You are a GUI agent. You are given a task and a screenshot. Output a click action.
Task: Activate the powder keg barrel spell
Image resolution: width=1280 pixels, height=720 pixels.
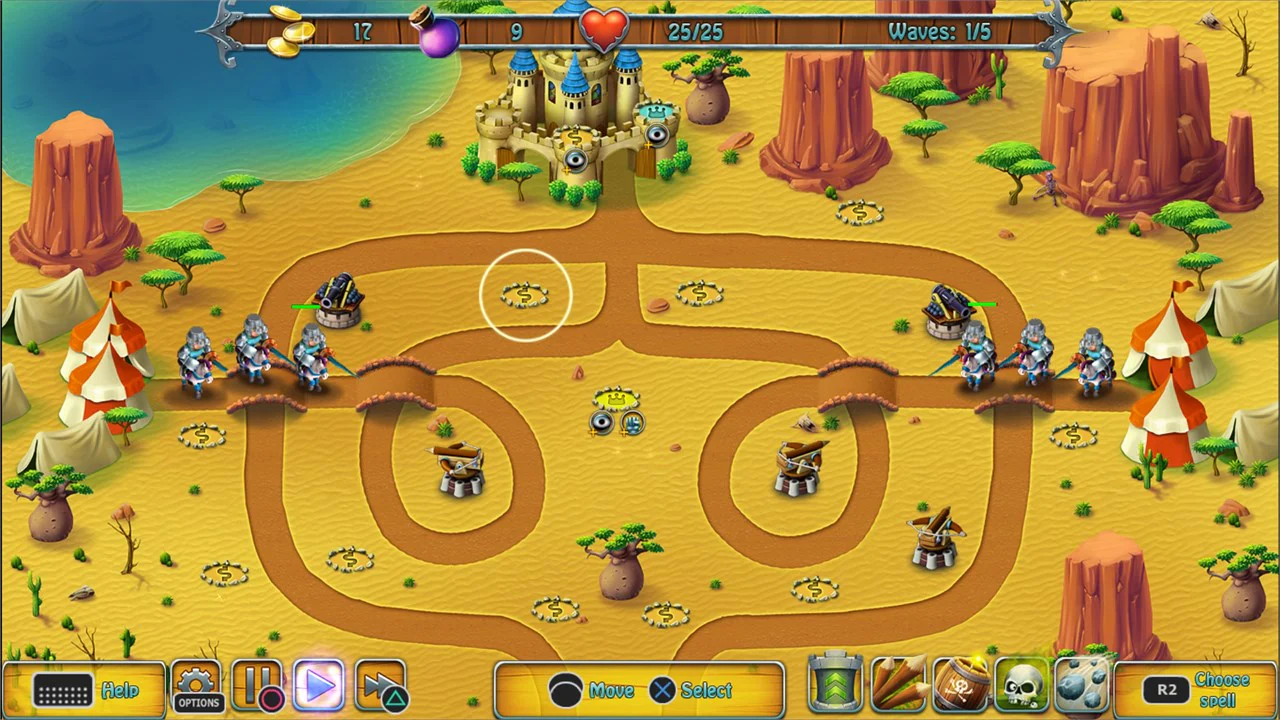[960, 685]
